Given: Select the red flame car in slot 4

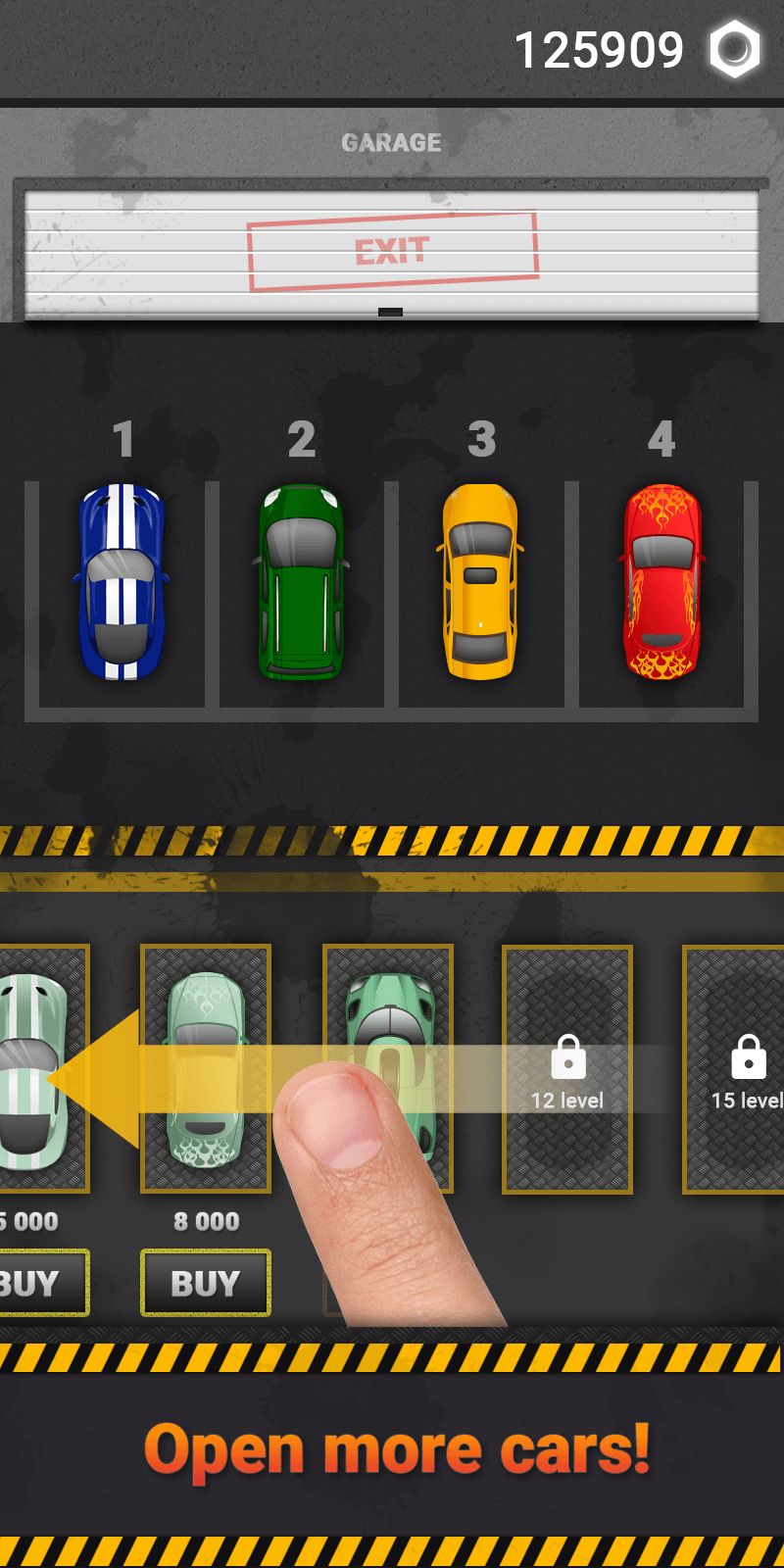Looking at the screenshot, I should pyautogui.click(x=662, y=581).
